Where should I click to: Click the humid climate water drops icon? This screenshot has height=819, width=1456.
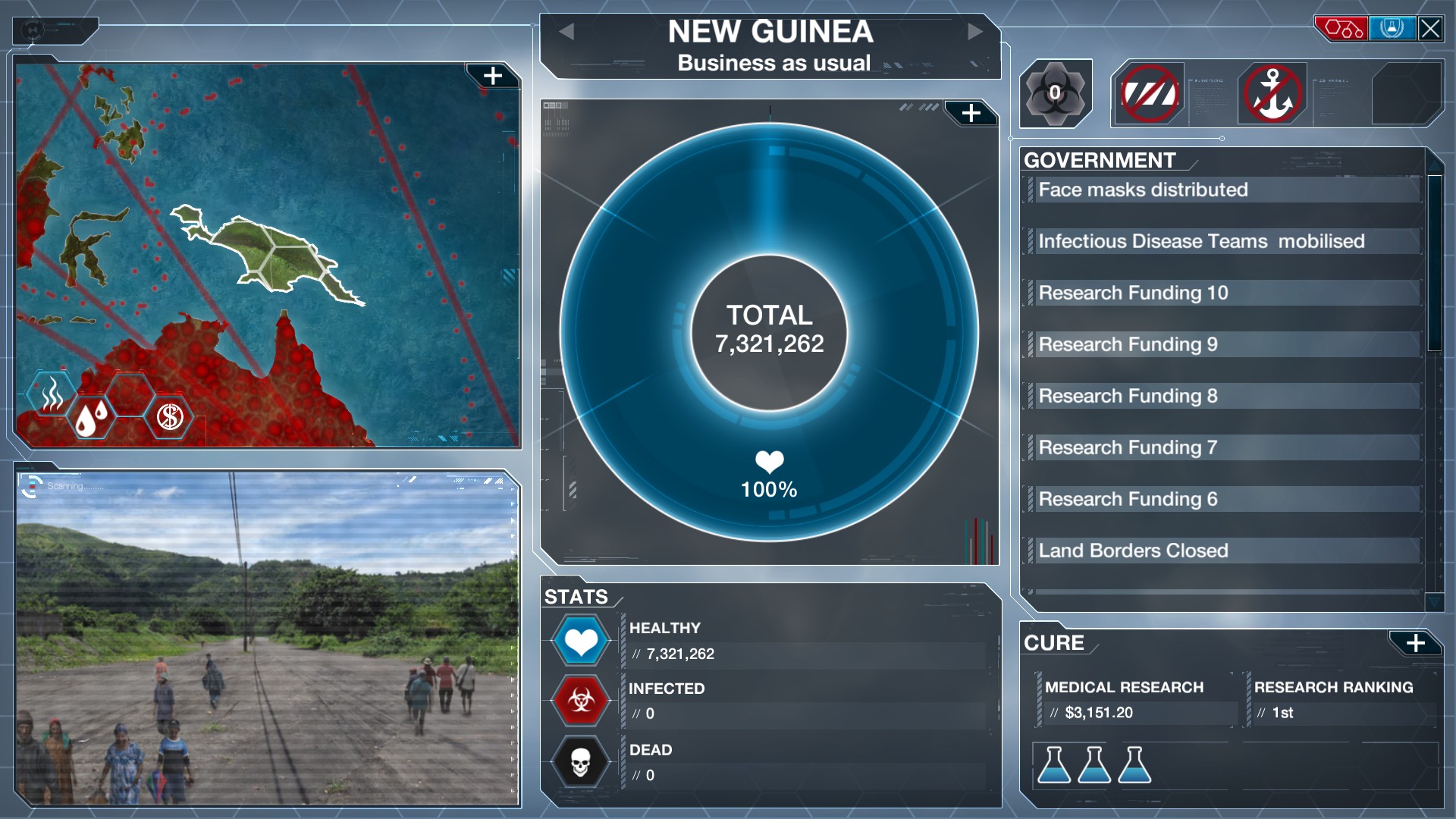[x=93, y=416]
